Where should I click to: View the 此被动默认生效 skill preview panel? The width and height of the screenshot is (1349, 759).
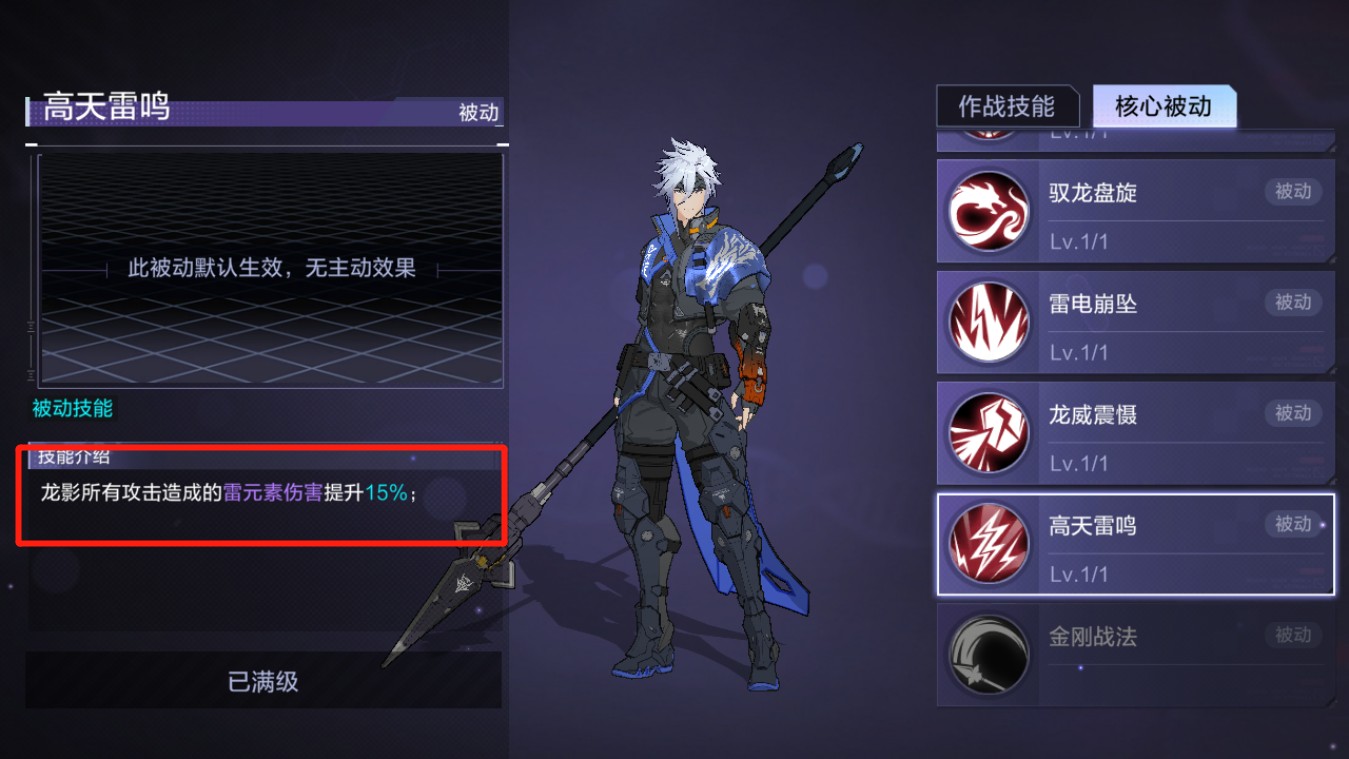[271, 268]
